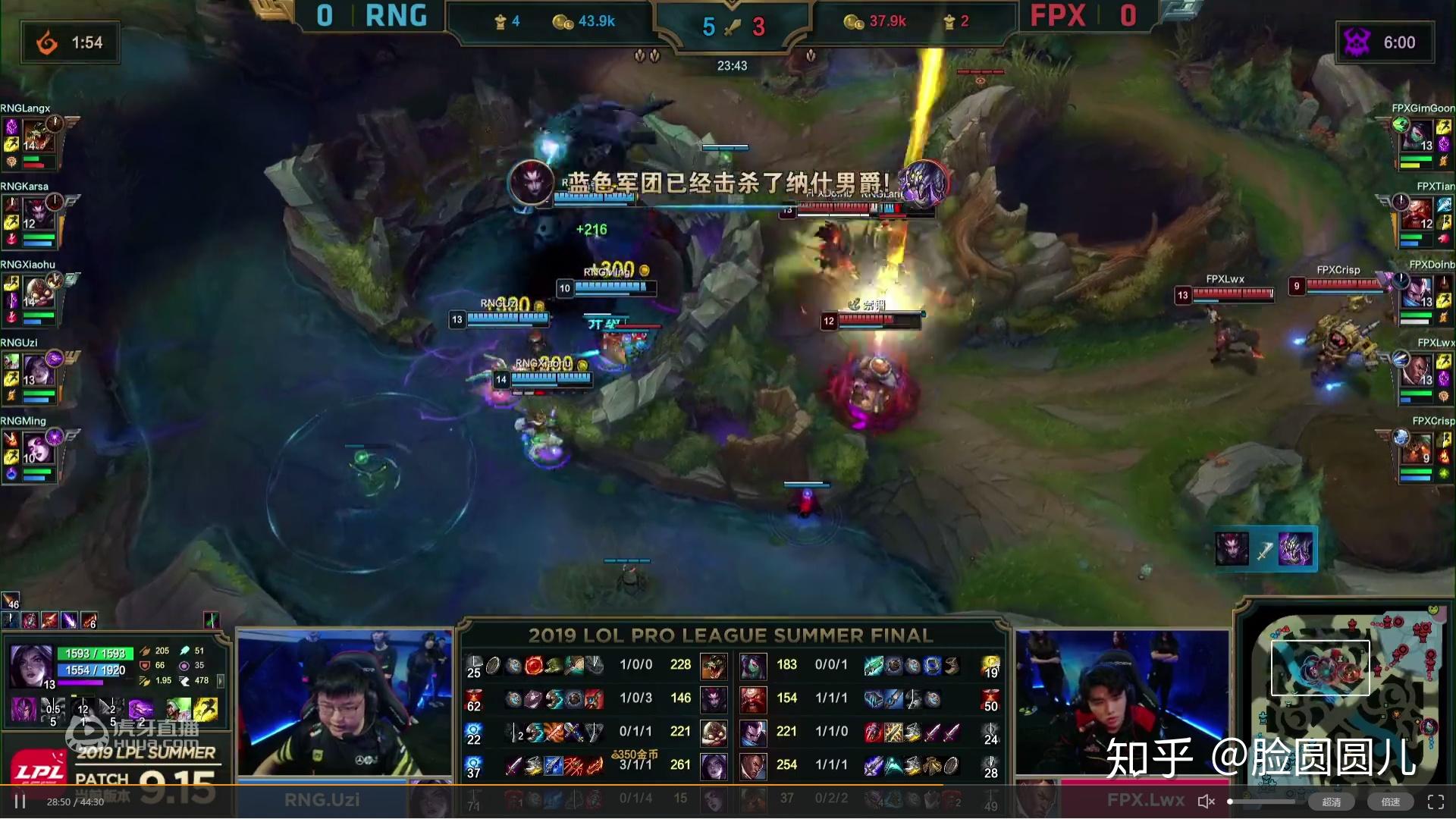Toggle the 超清 video quality setting
Image resolution: width=1456 pixels, height=819 pixels.
[x=1332, y=802]
